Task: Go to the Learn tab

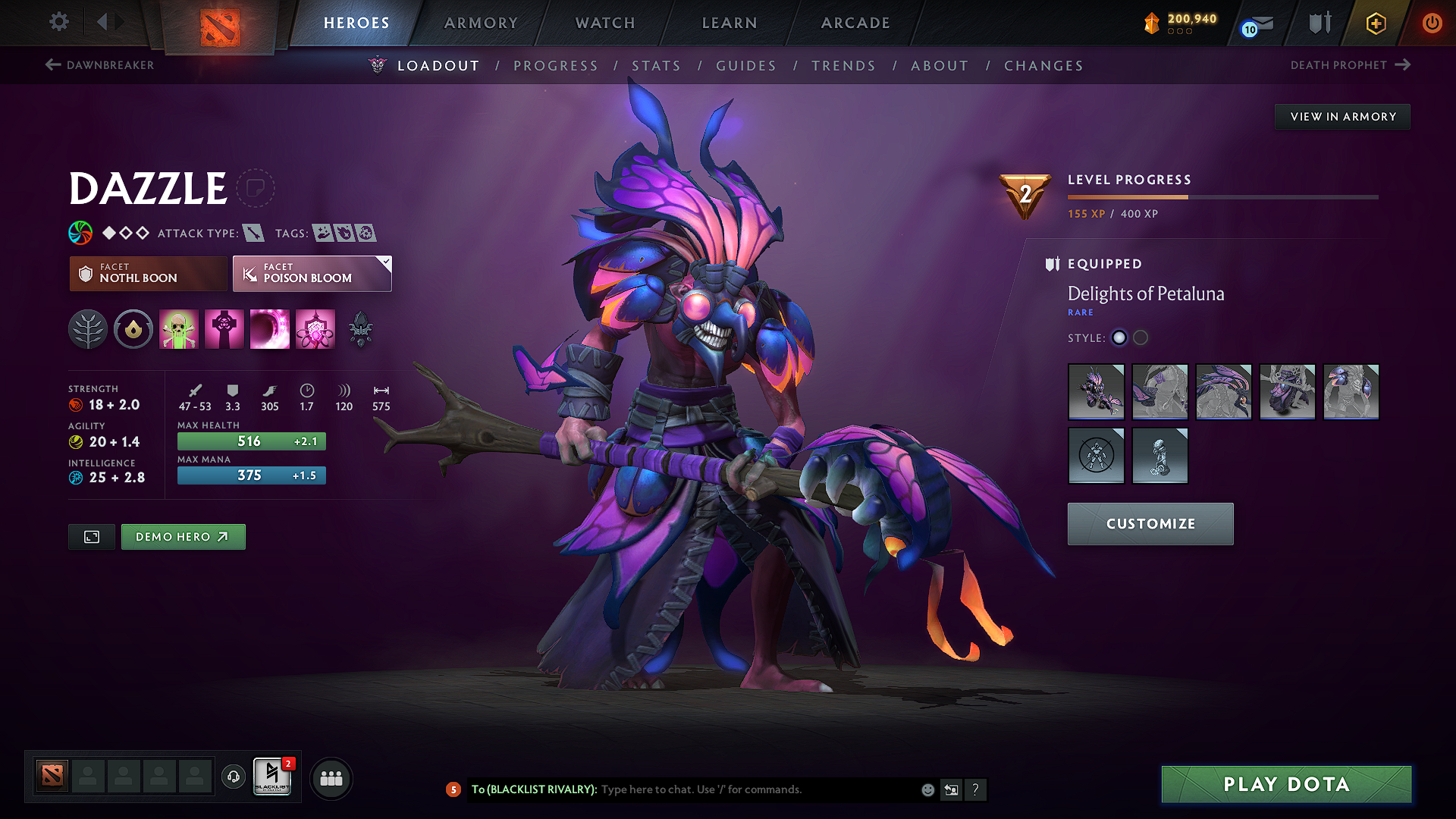Action: (x=730, y=23)
